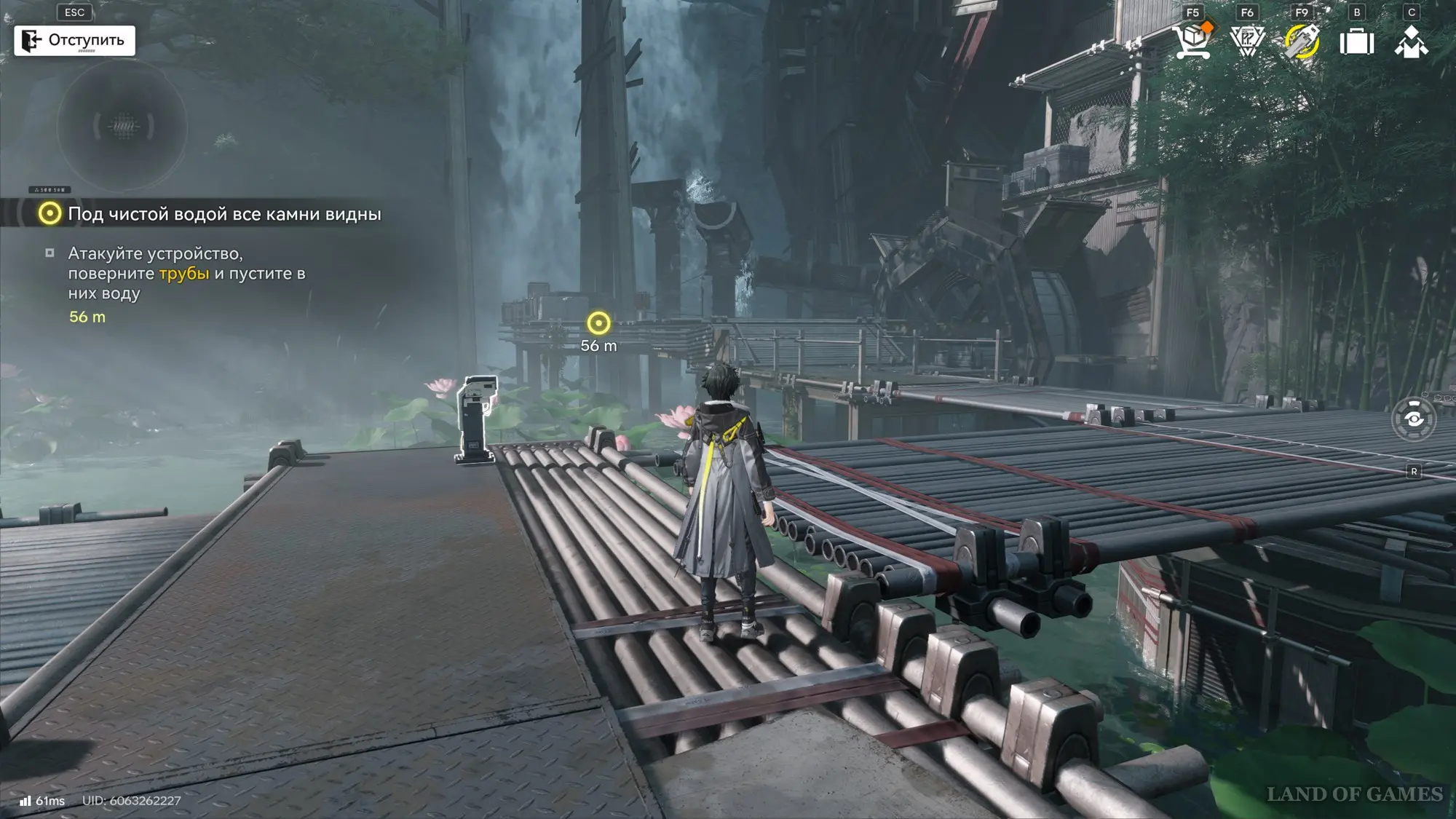Open the yellow ticket pass icon
This screenshot has height=819, width=1456.
coord(1302,41)
